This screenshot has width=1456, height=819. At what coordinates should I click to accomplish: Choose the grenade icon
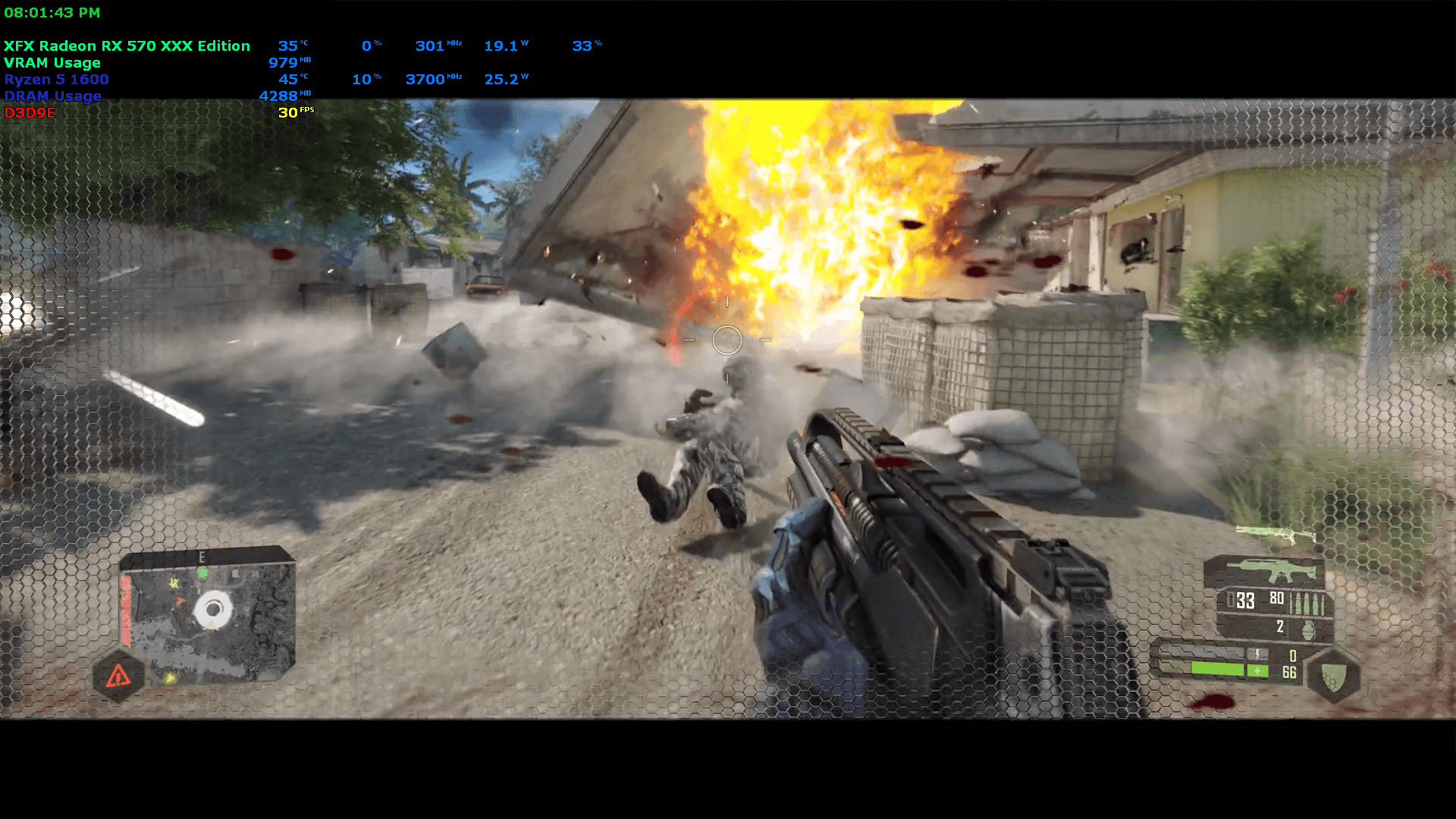(x=1307, y=629)
